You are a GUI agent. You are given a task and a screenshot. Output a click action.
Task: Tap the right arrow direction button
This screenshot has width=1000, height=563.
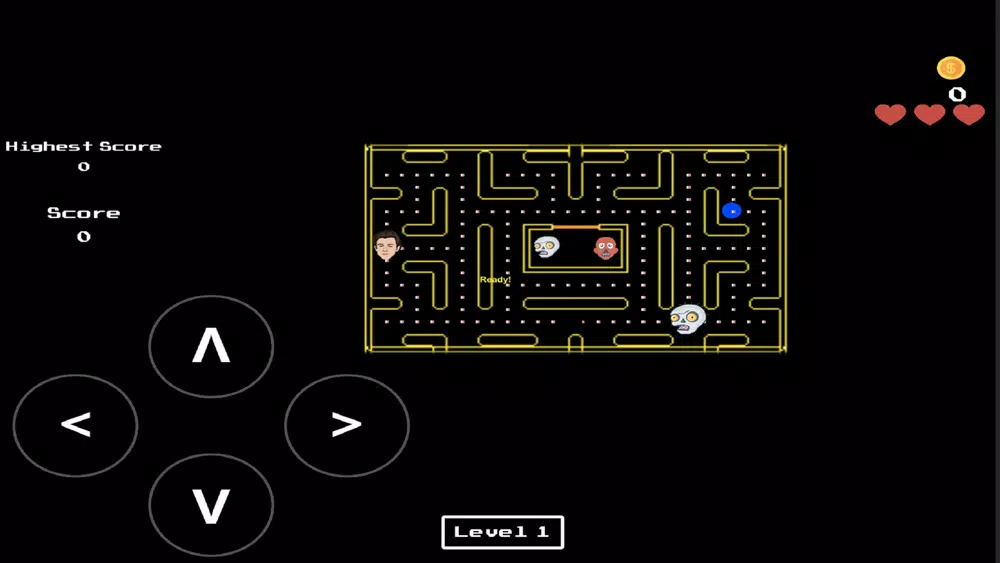[346, 425]
